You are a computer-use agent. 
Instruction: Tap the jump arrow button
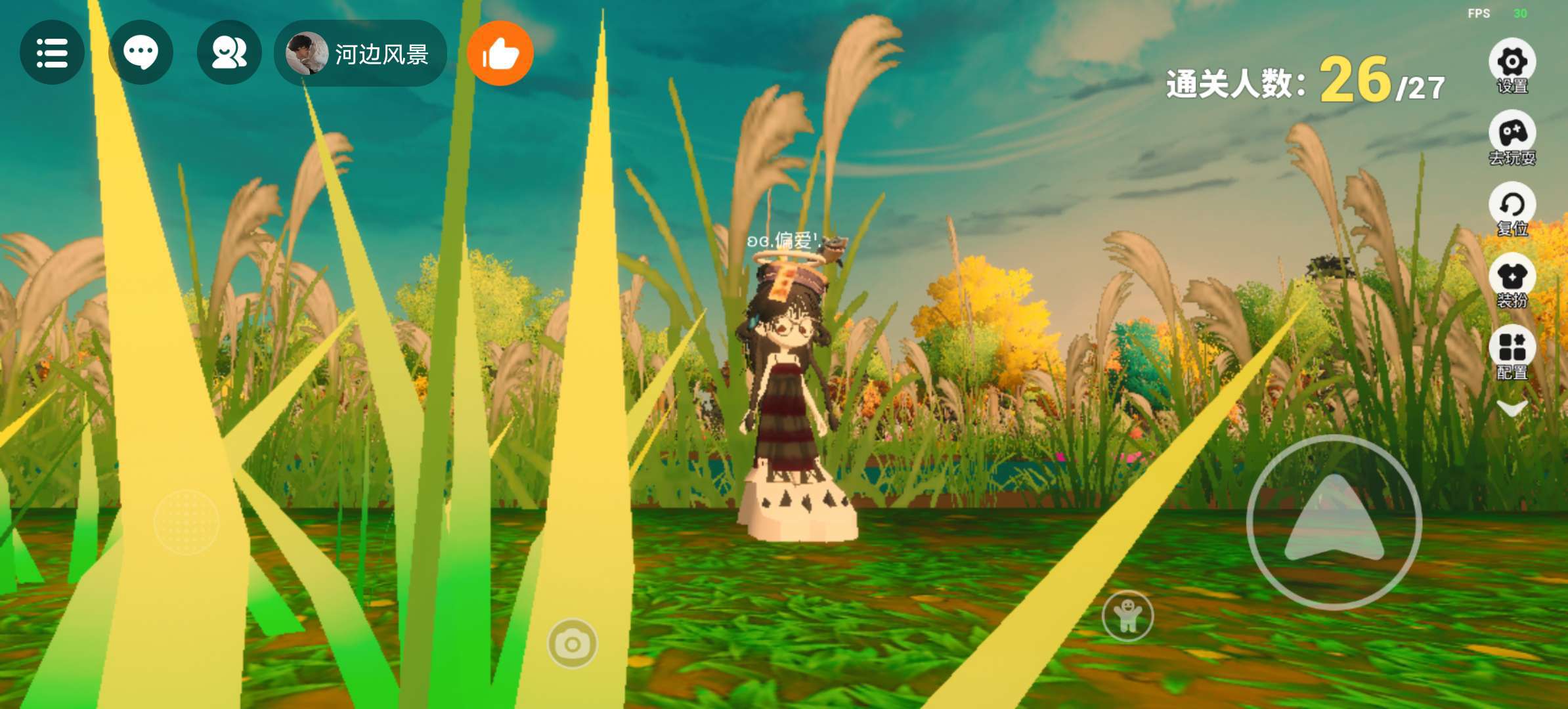[x=1334, y=522]
